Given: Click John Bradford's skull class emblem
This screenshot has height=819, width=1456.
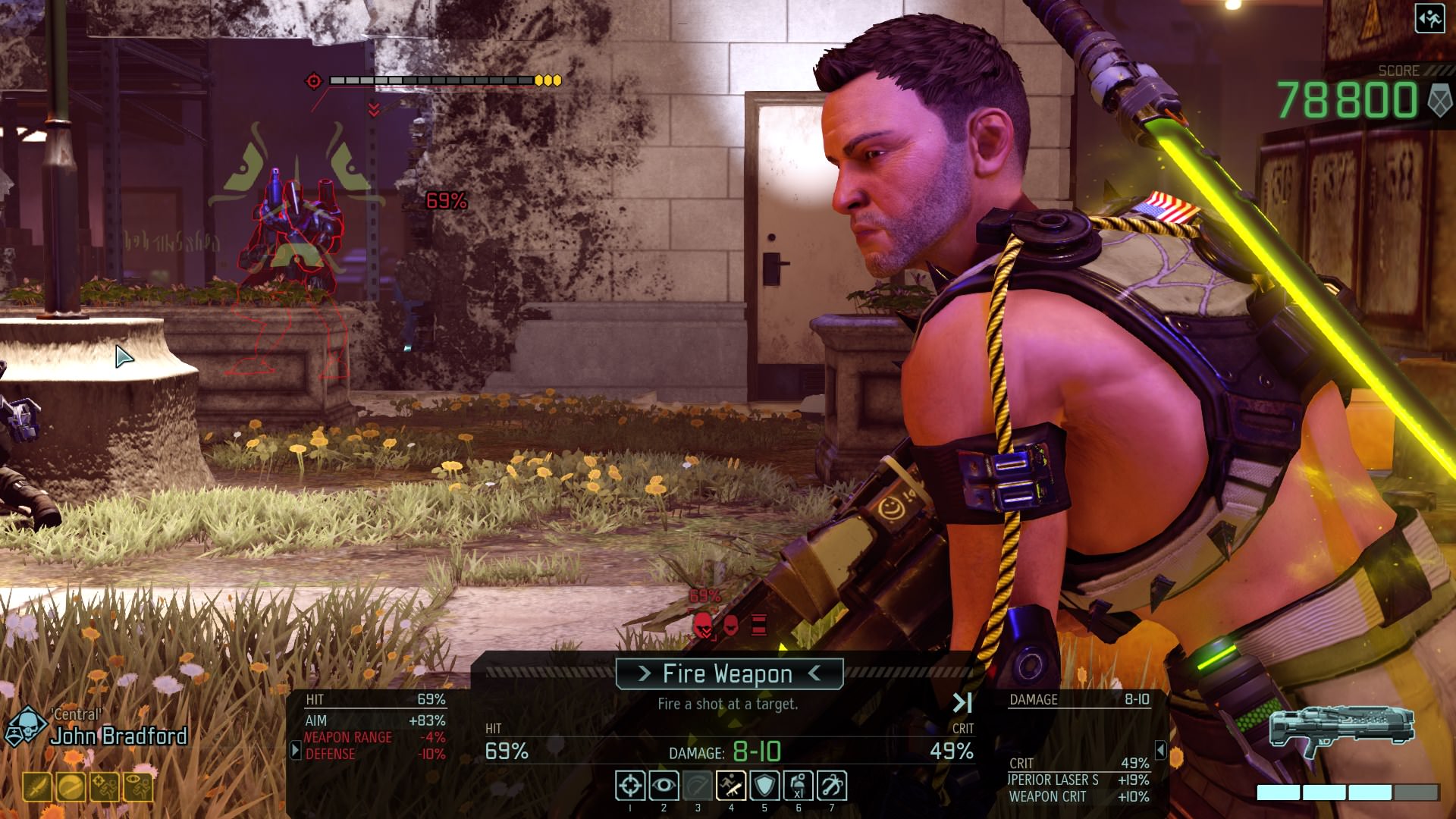Looking at the screenshot, I should tap(26, 726).
